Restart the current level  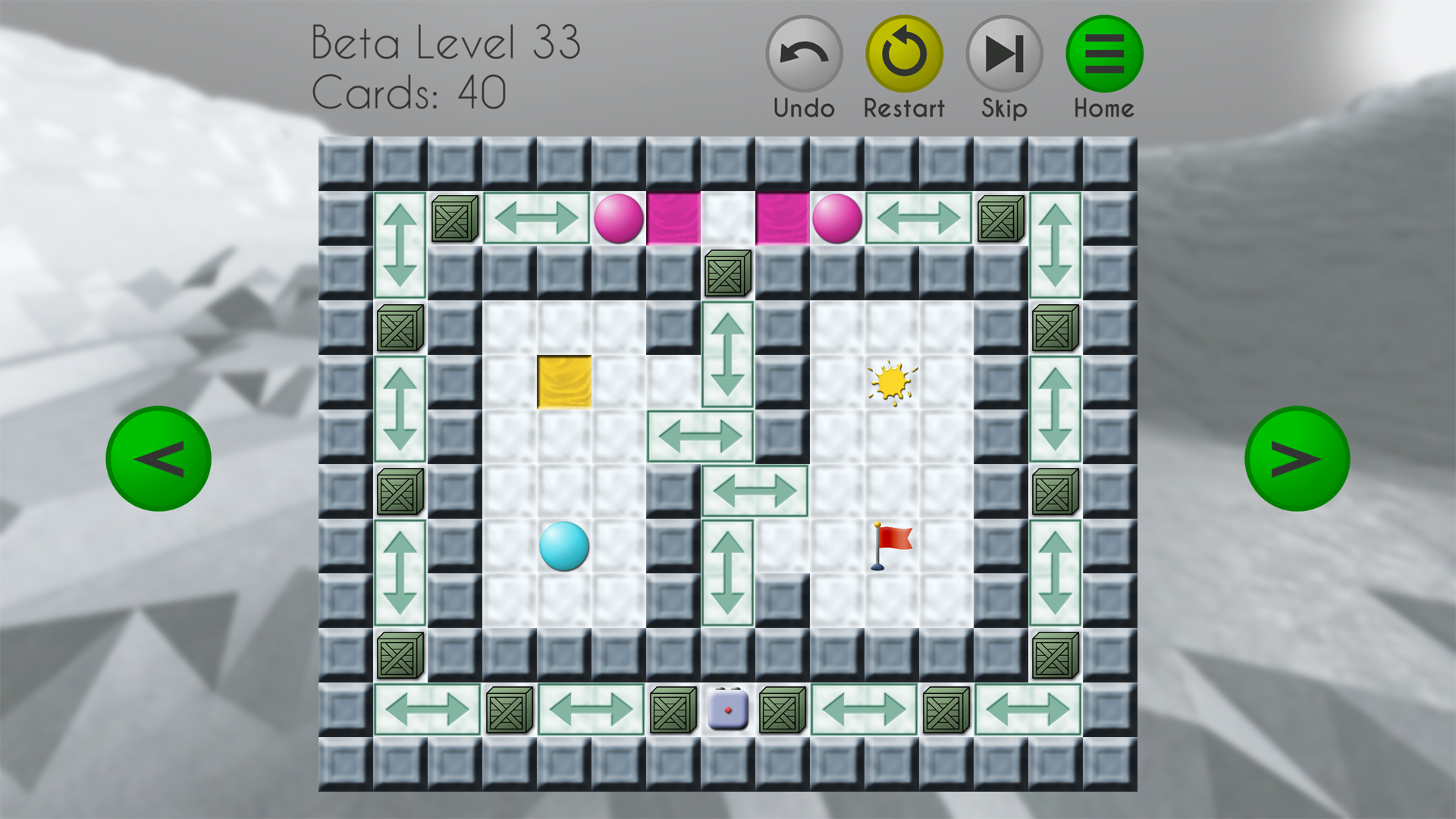coord(904,55)
